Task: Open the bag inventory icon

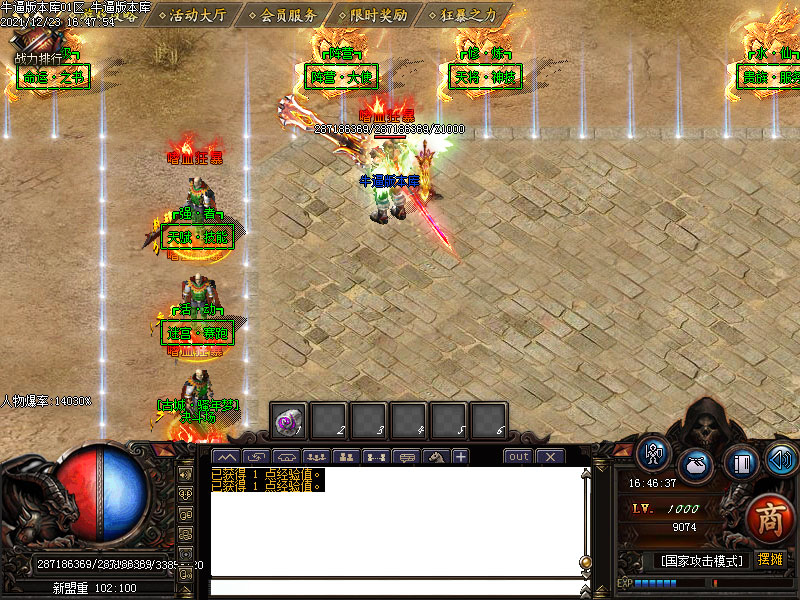Action: pos(696,466)
